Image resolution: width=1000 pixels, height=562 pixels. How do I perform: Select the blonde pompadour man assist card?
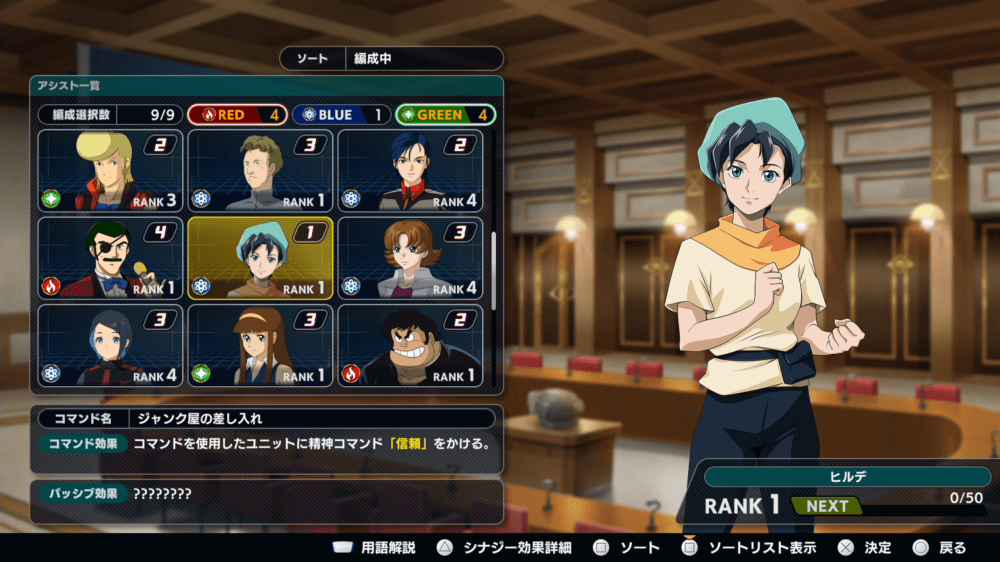(x=110, y=171)
